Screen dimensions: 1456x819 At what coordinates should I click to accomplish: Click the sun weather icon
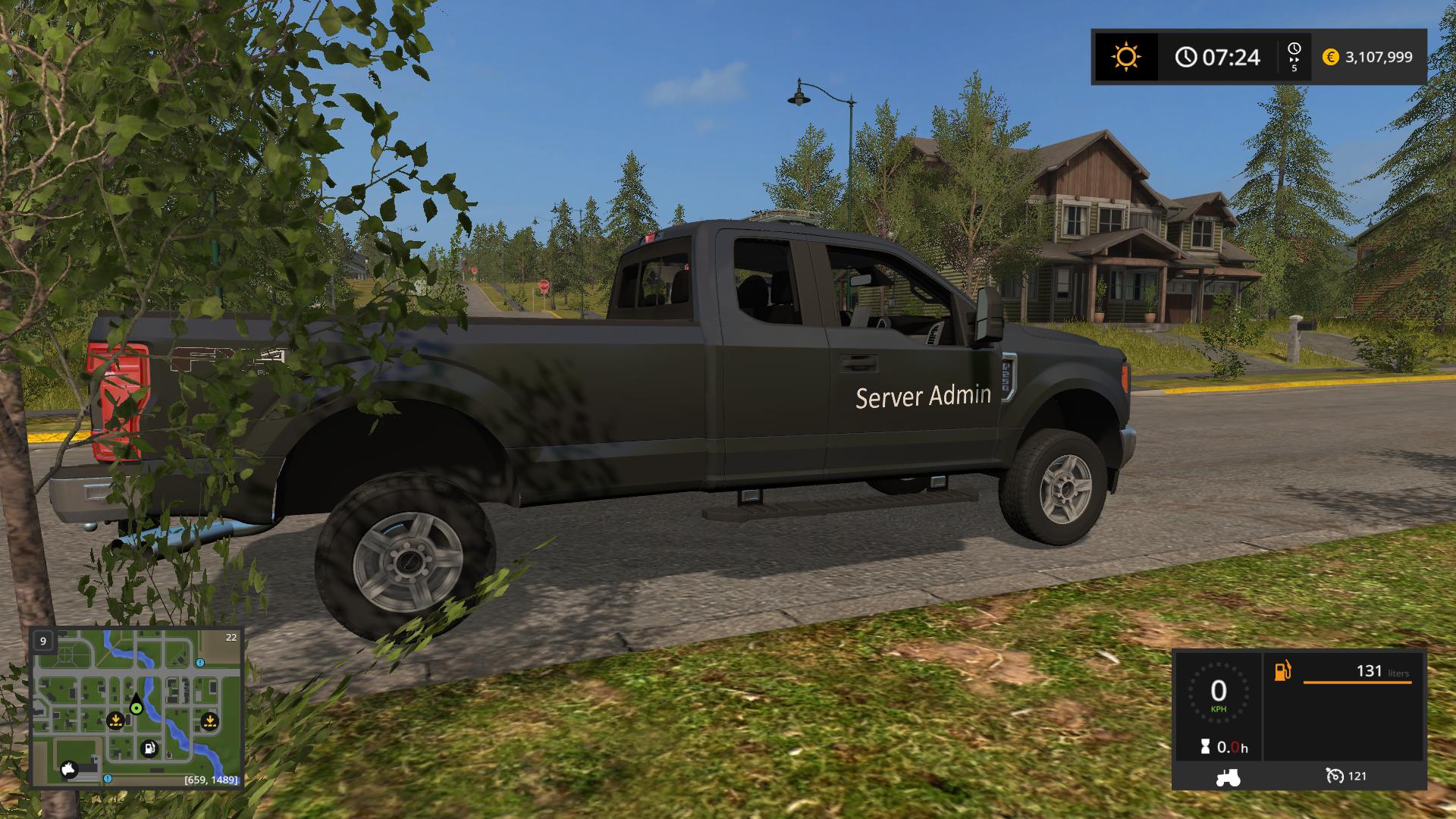point(1125,57)
